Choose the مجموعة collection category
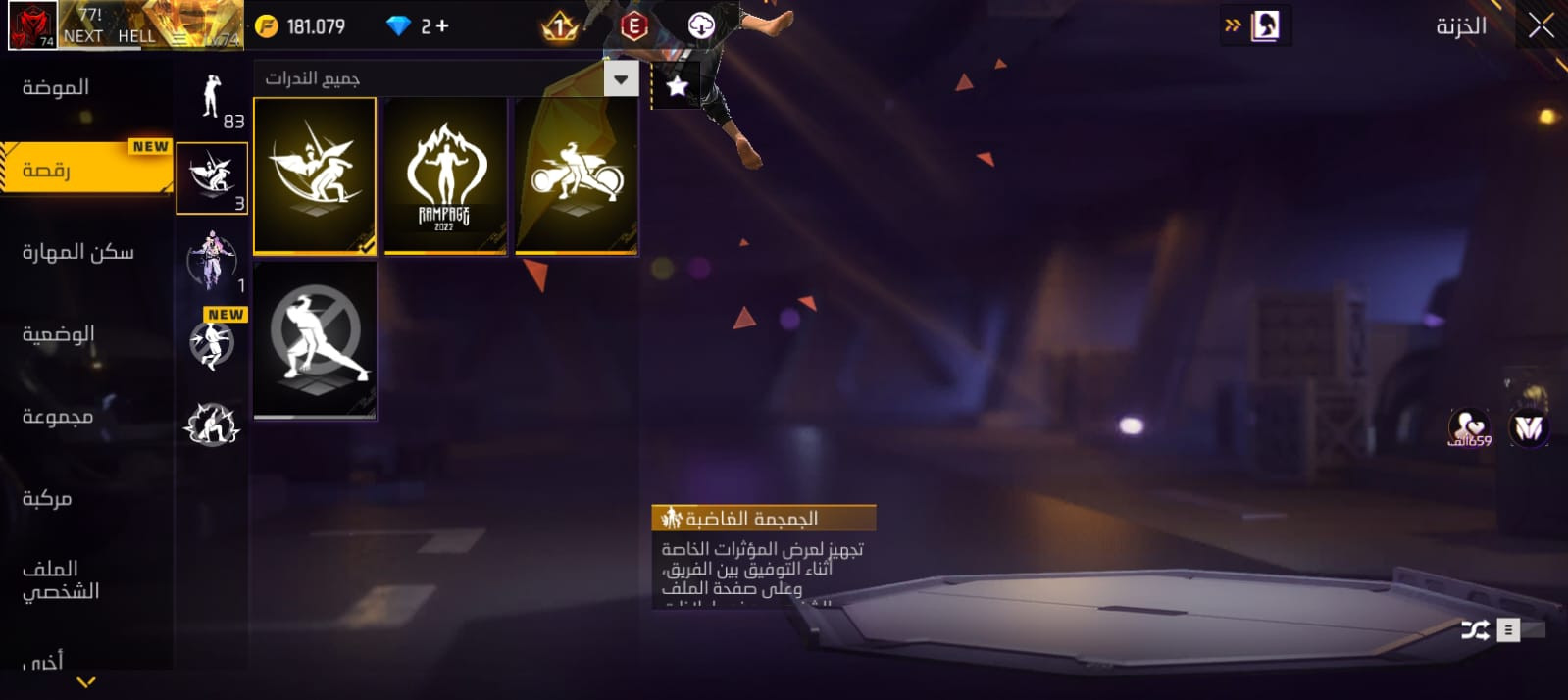Viewport: 1568px width, 700px height. [57, 418]
